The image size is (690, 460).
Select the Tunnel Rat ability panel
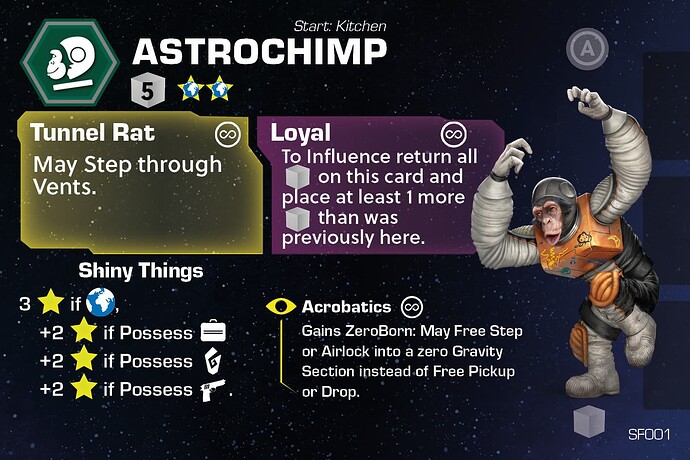pyautogui.click(x=133, y=183)
